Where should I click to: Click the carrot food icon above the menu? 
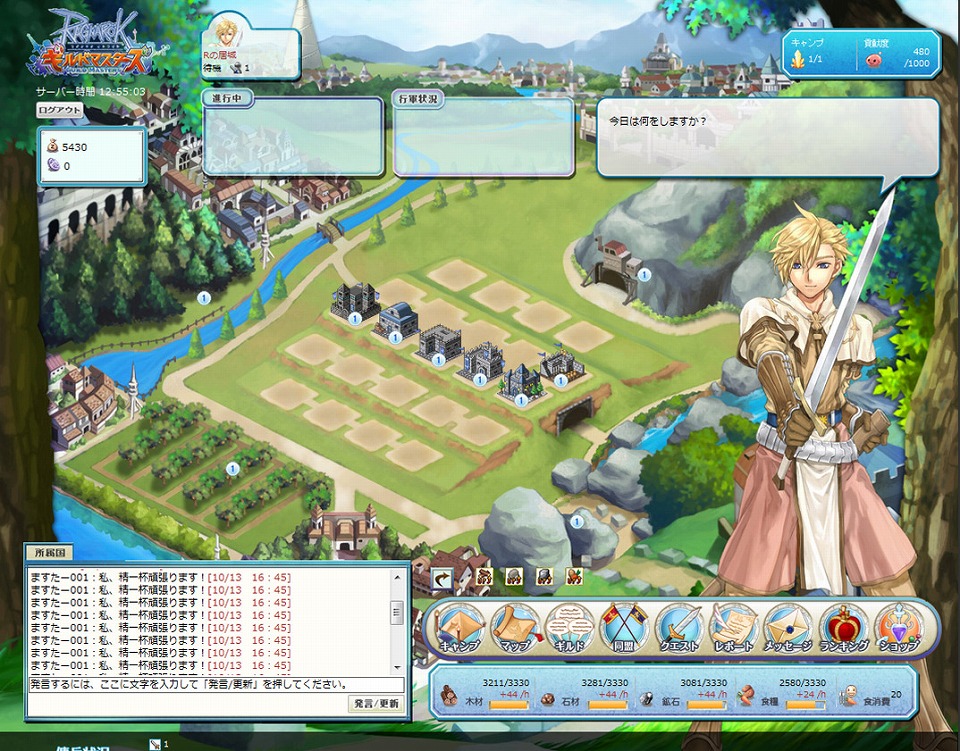(x=574, y=577)
